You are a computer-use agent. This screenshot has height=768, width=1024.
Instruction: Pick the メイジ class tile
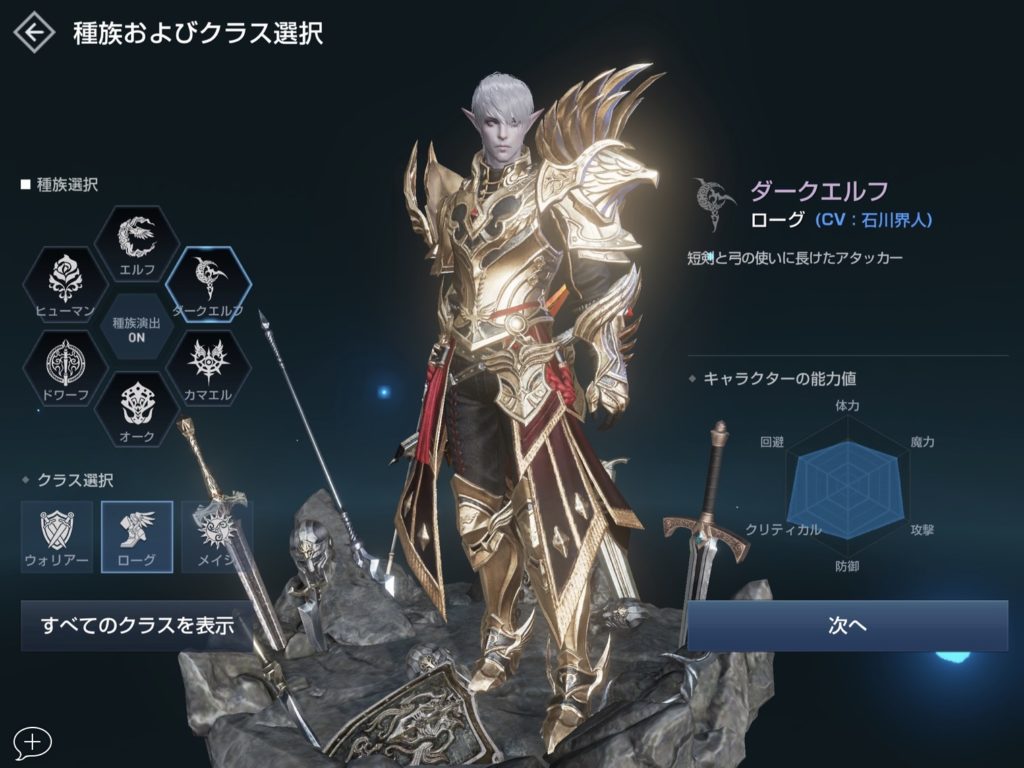pos(214,536)
